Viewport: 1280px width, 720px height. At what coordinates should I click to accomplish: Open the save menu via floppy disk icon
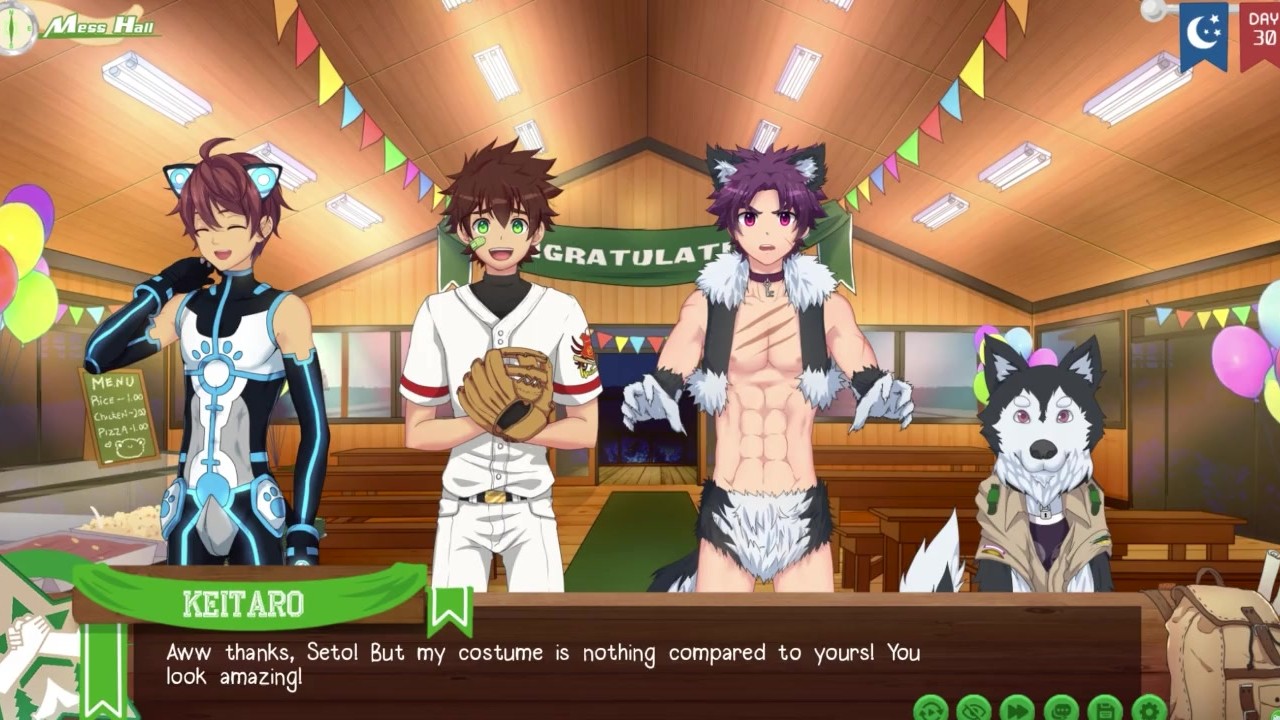coord(1104,709)
